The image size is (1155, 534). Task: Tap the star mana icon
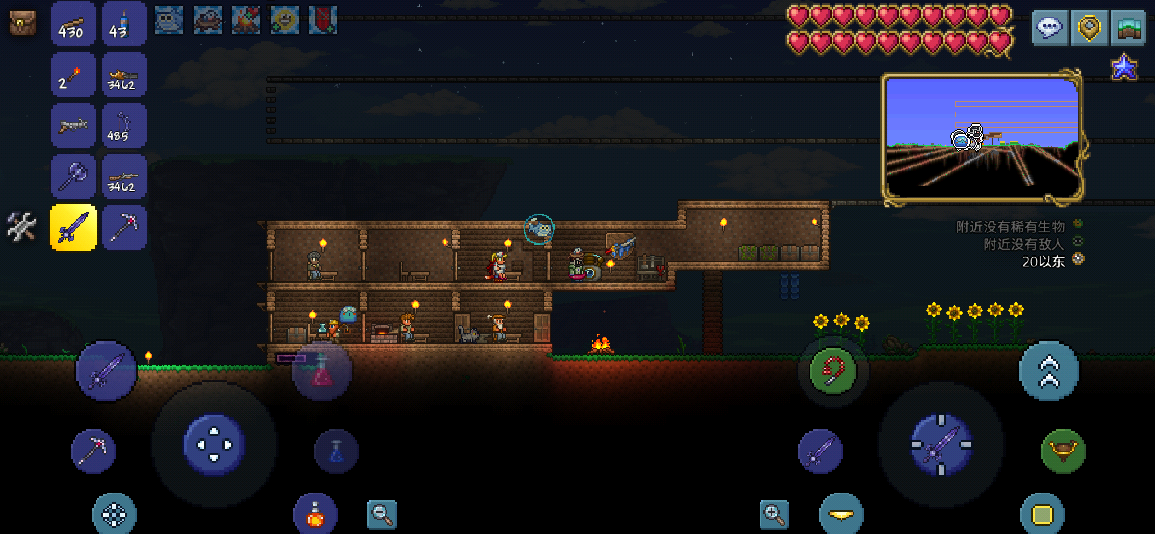(1124, 68)
